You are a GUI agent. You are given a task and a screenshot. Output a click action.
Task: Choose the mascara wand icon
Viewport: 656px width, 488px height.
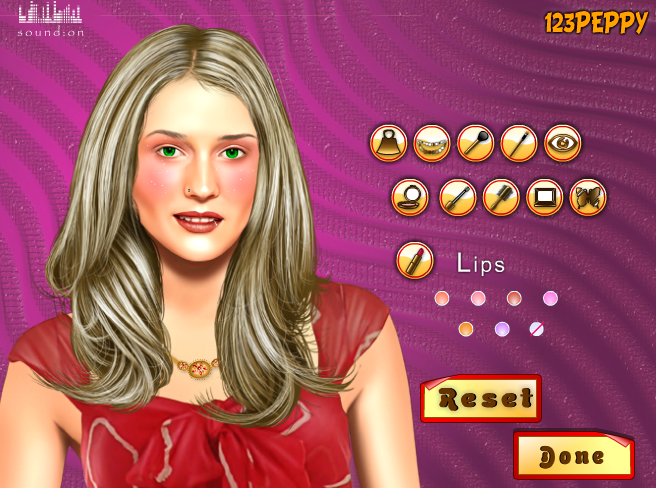point(457,197)
